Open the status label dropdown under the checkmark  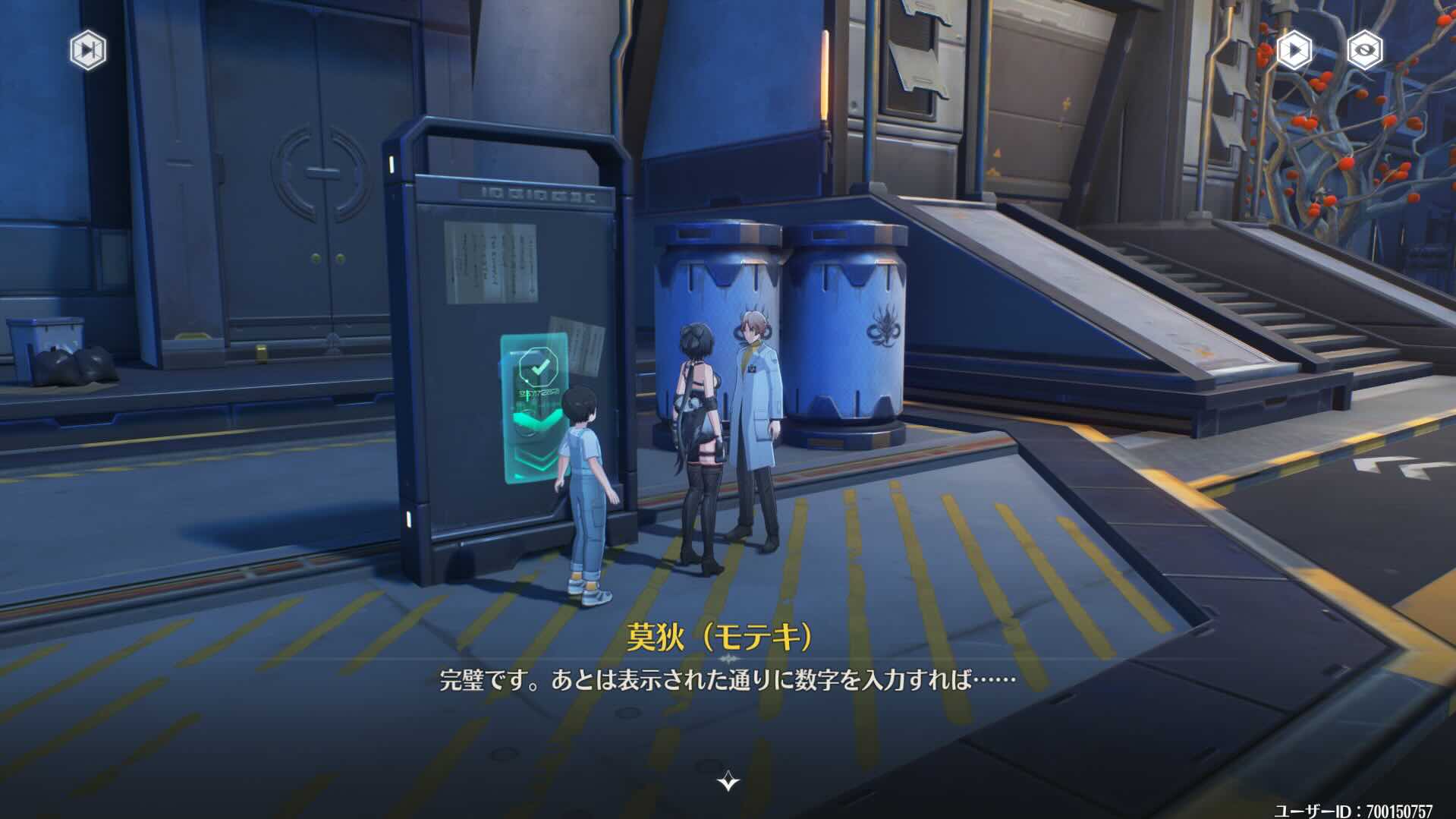538,392
